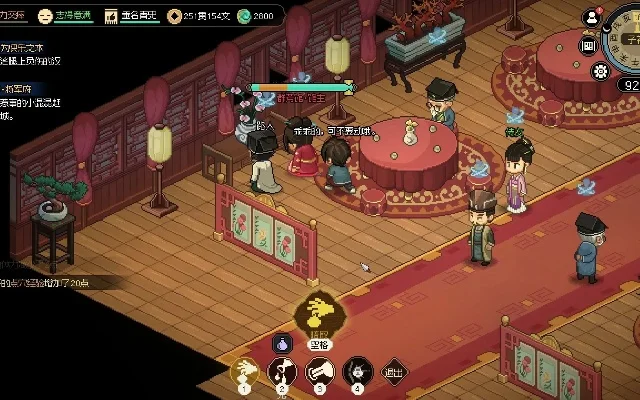Click the 退出 exit button

[x=395, y=373]
